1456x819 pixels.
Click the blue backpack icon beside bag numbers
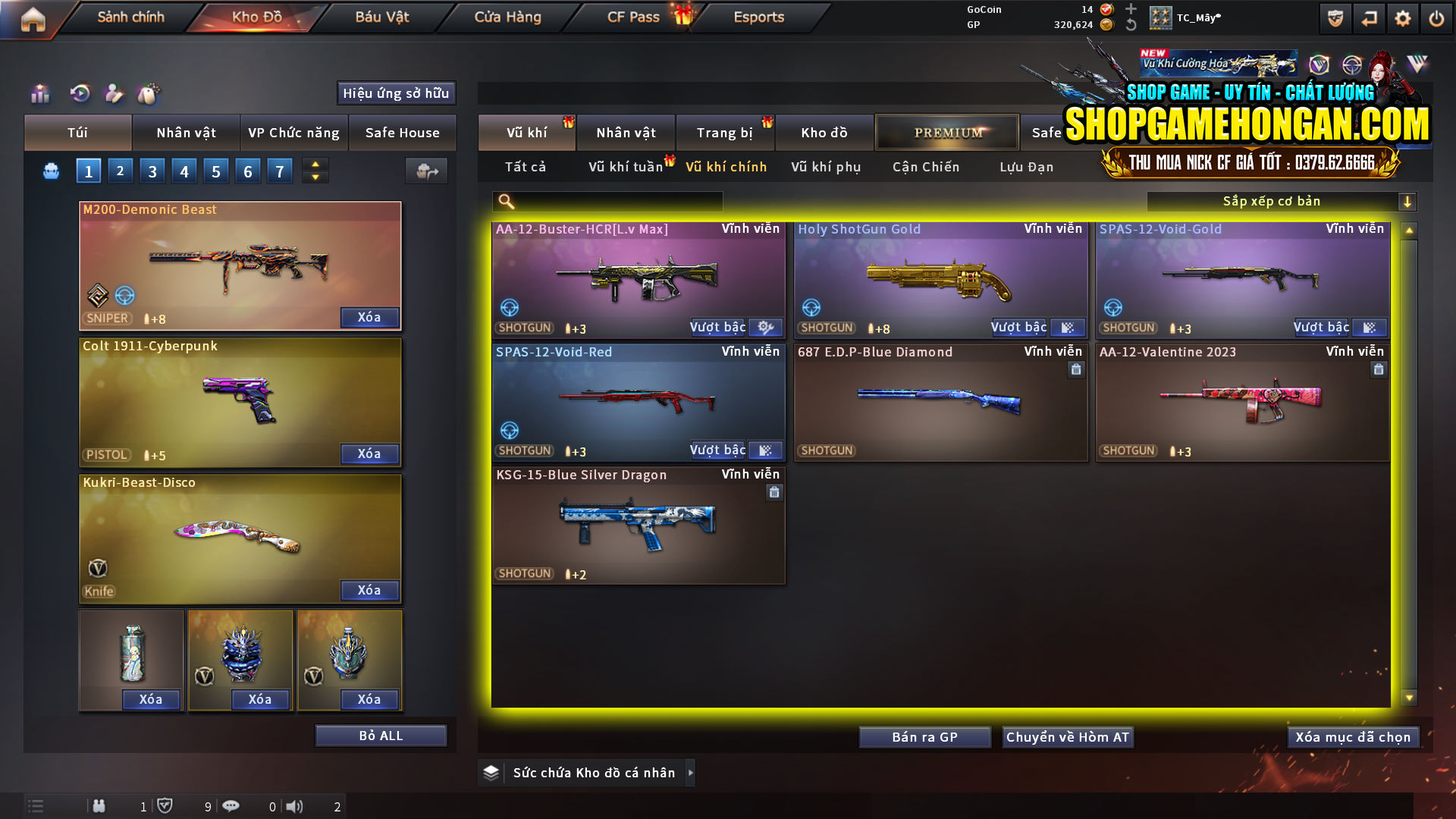50,171
